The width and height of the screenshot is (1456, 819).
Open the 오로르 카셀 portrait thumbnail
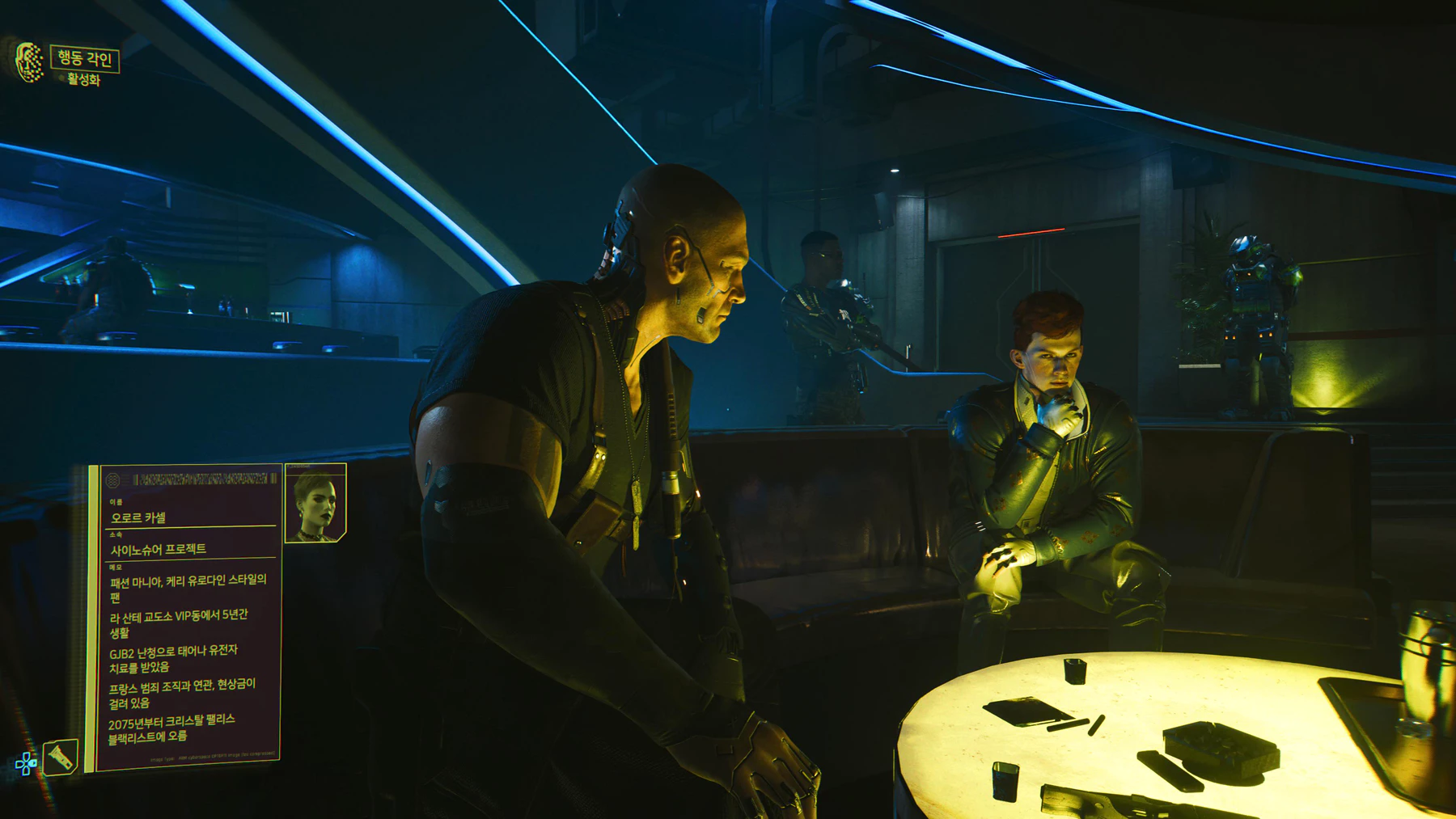315,504
